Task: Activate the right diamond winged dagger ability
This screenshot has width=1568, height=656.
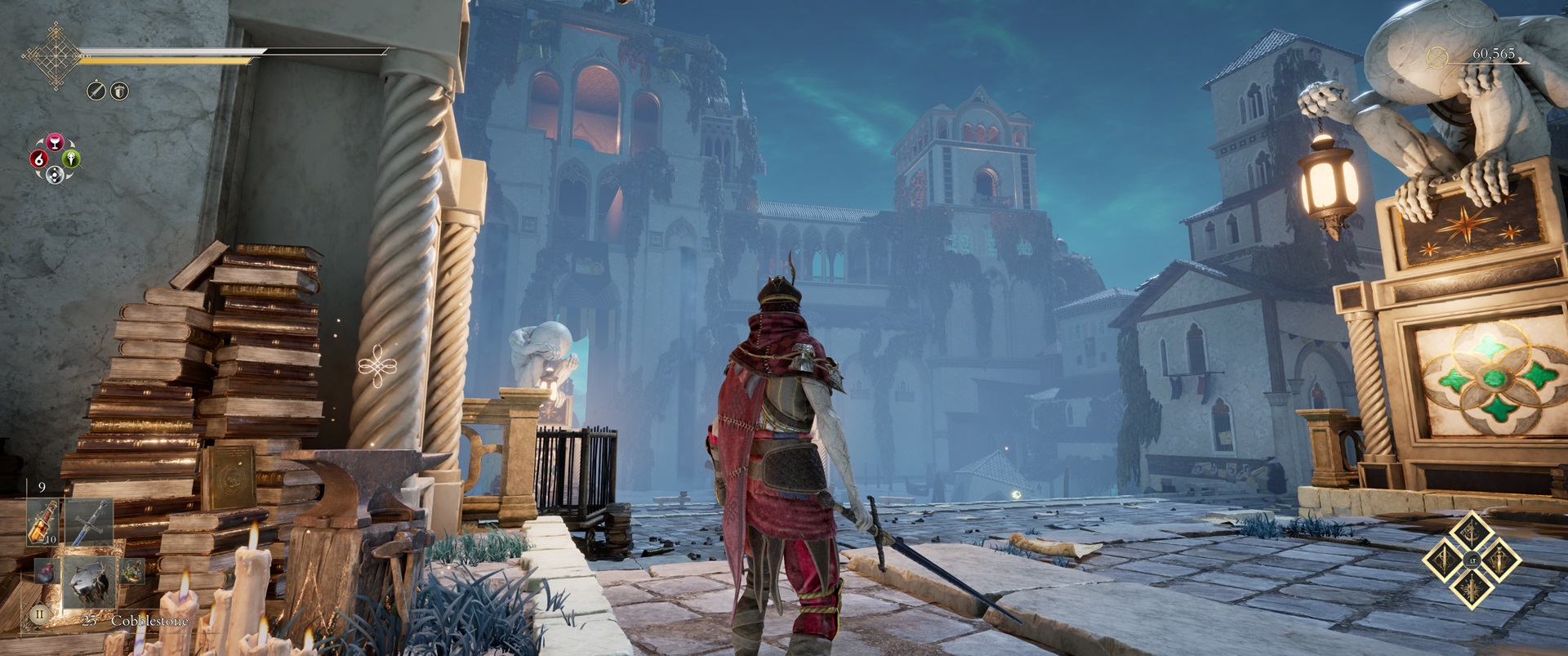Action: (x=1499, y=560)
